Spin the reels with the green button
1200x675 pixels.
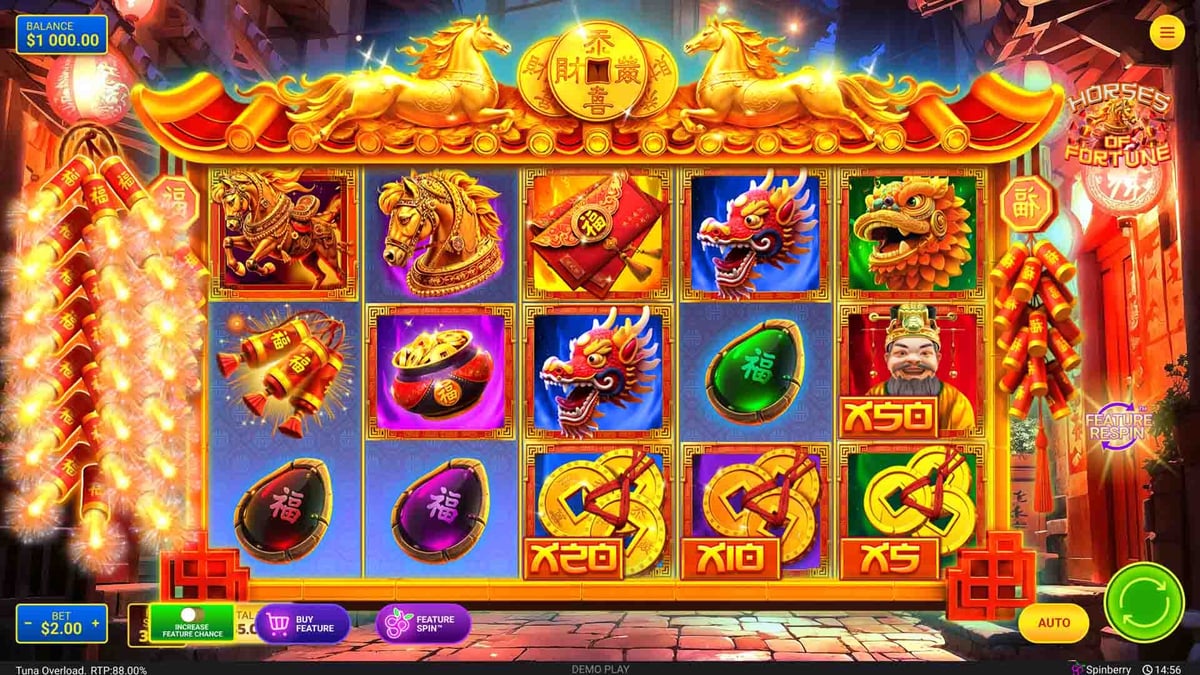tap(1143, 602)
